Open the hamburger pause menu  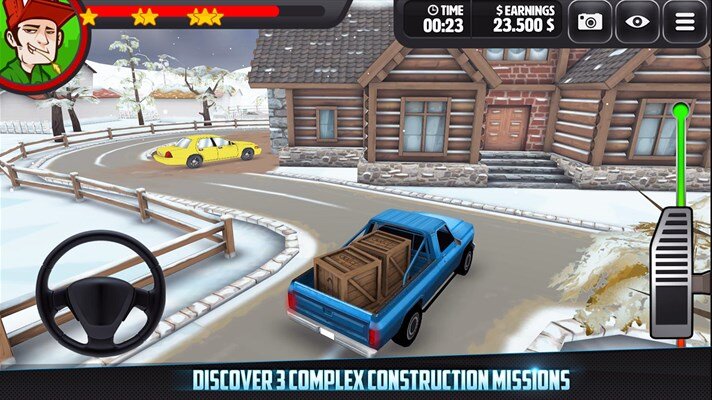tap(684, 21)
